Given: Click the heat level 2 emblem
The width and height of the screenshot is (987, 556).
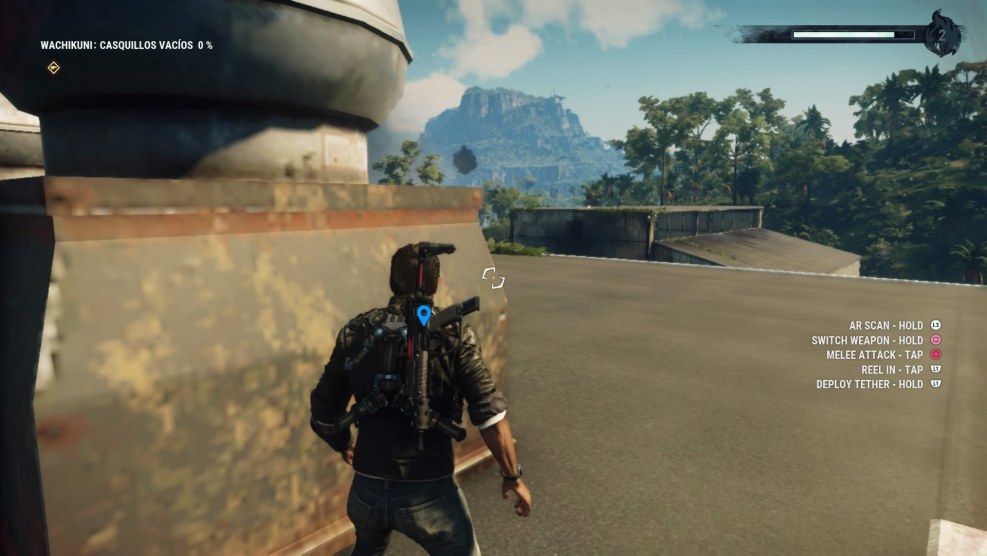Looking at the screenshot, I should click(942, 33).
